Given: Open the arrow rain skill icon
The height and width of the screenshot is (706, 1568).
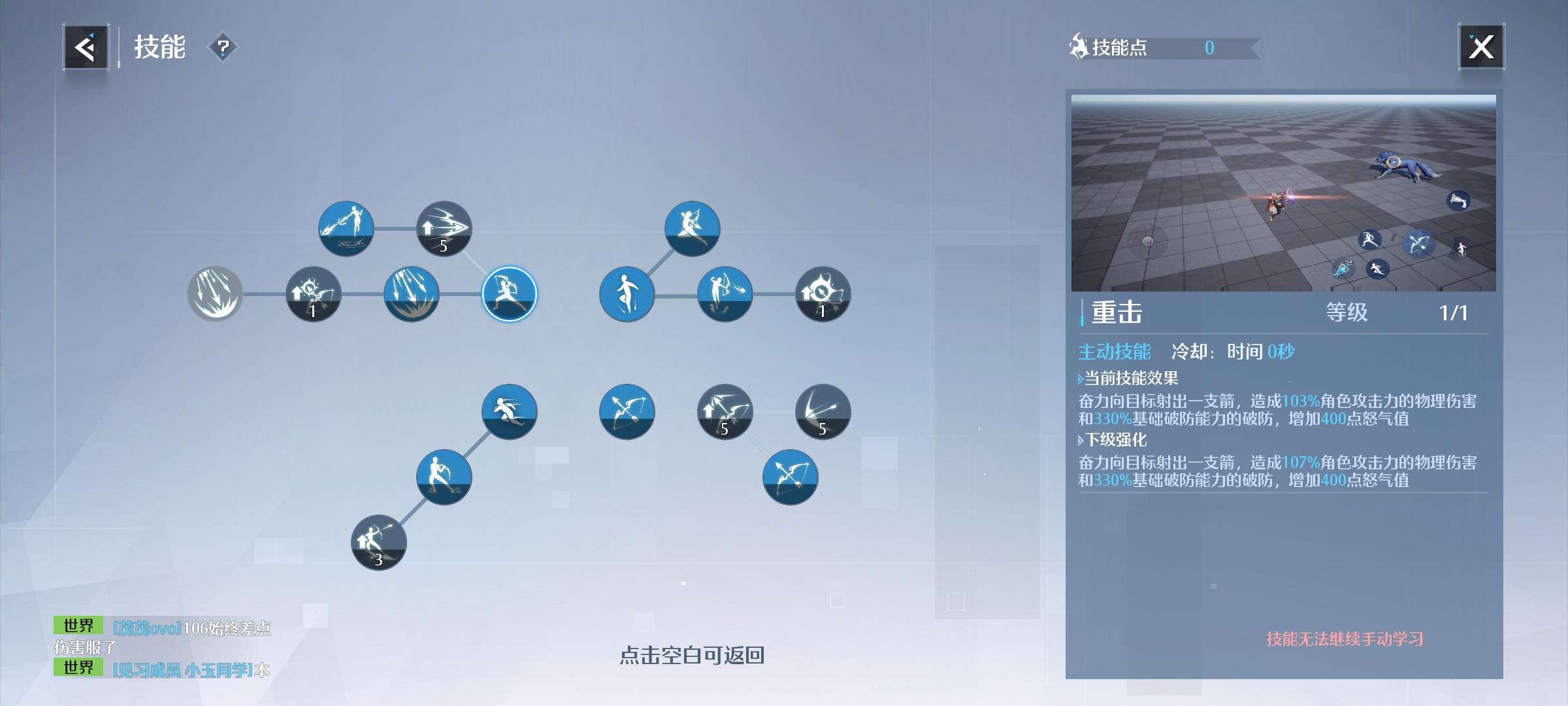Looking at the screenshot, I should coord(412,294).
